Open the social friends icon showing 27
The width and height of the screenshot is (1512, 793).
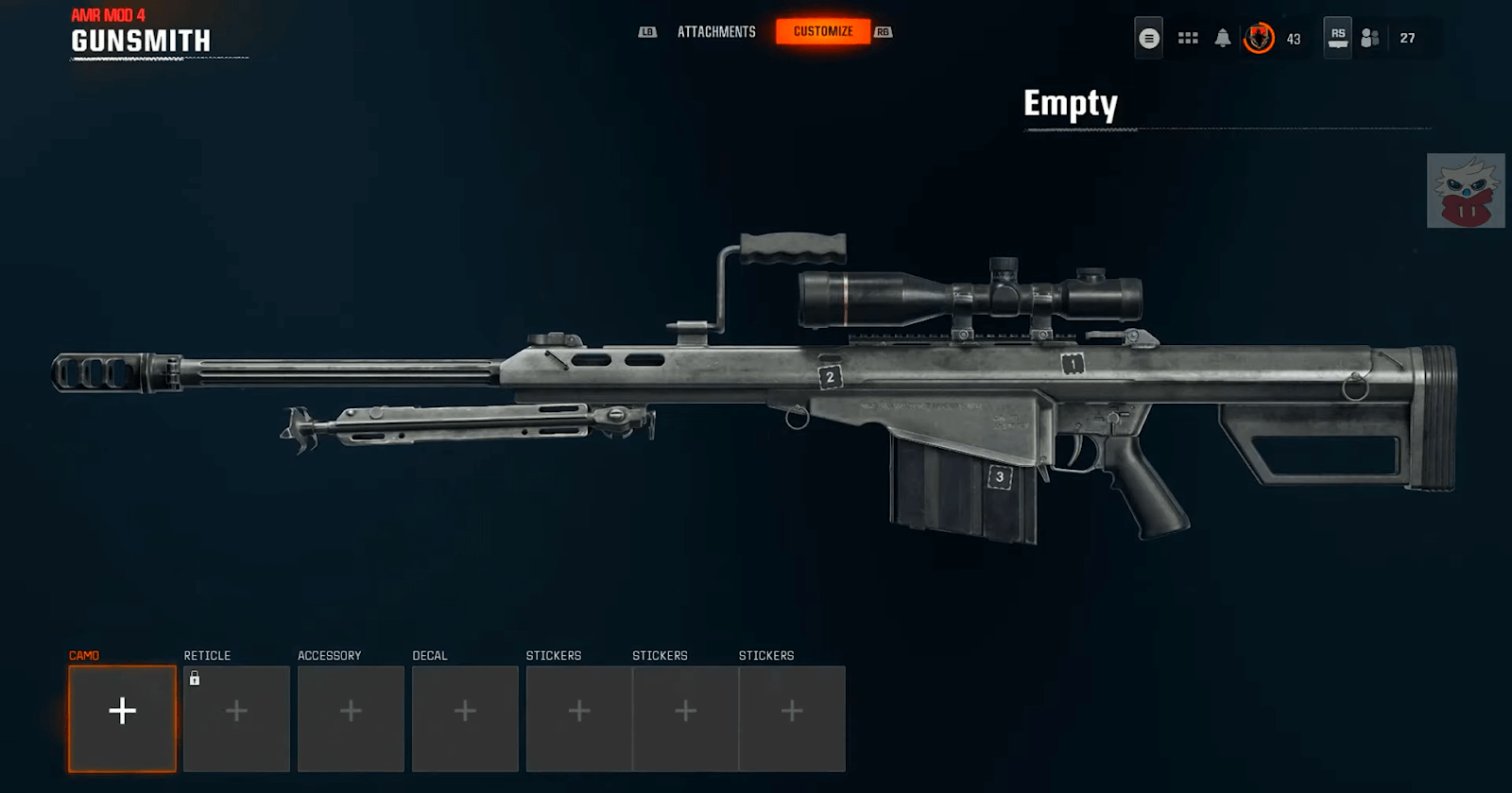[x=1370, y=40]
